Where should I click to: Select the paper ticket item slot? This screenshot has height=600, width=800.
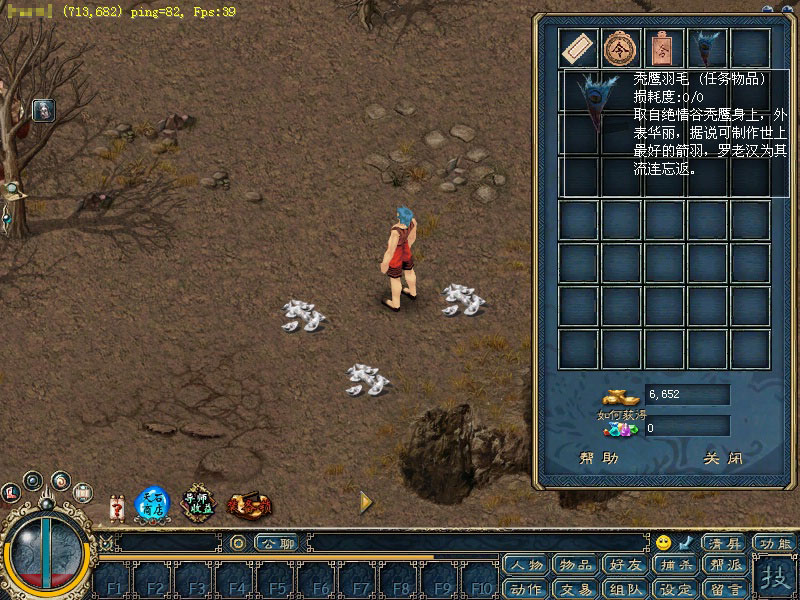click(x=578, y=47)
